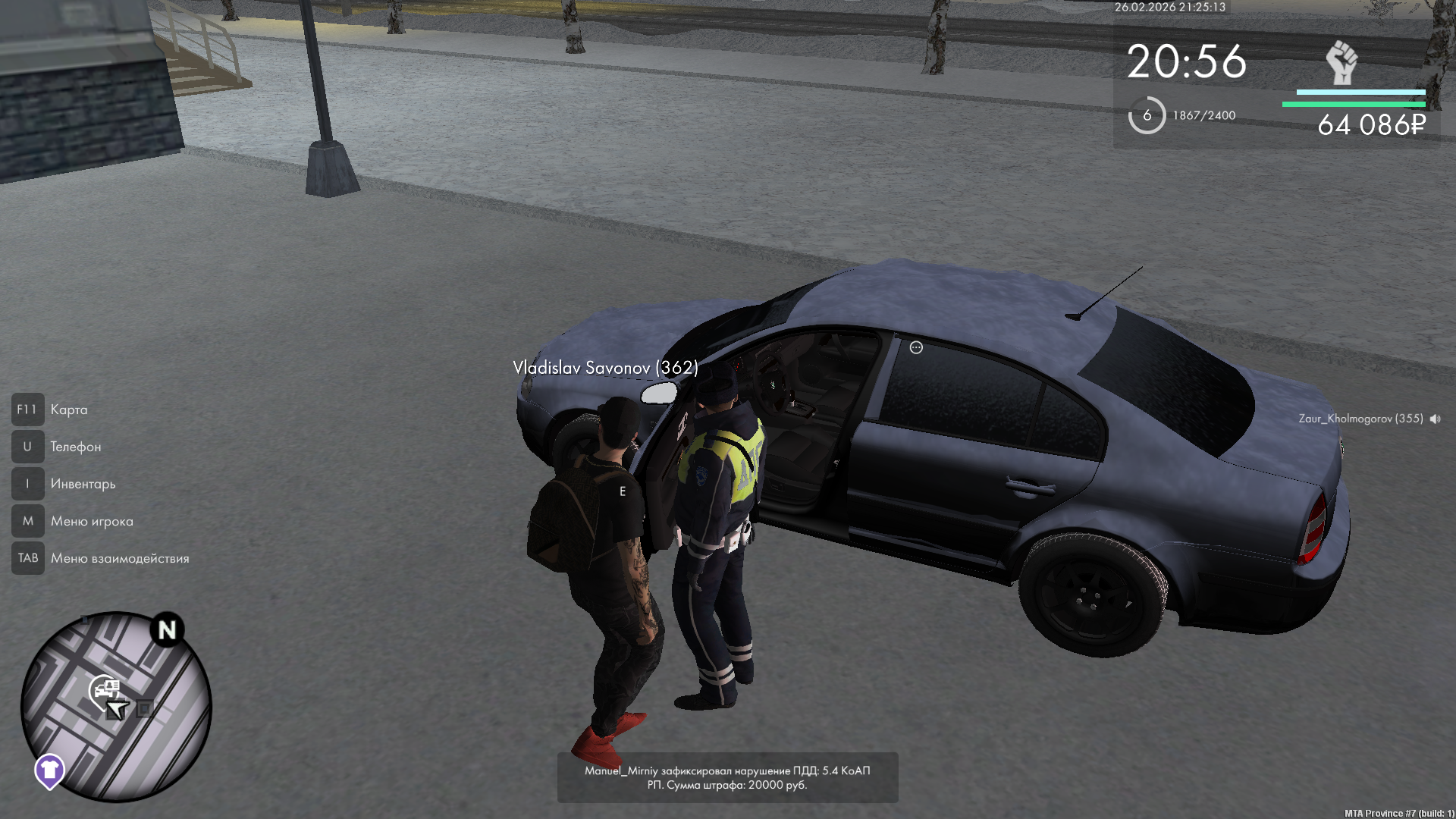Screen dimensions: 1456x819
Task: Toggle speaker icon beside Zaur_Kholmogorov
Action: pyautogui.click(x=1435, y=419)
